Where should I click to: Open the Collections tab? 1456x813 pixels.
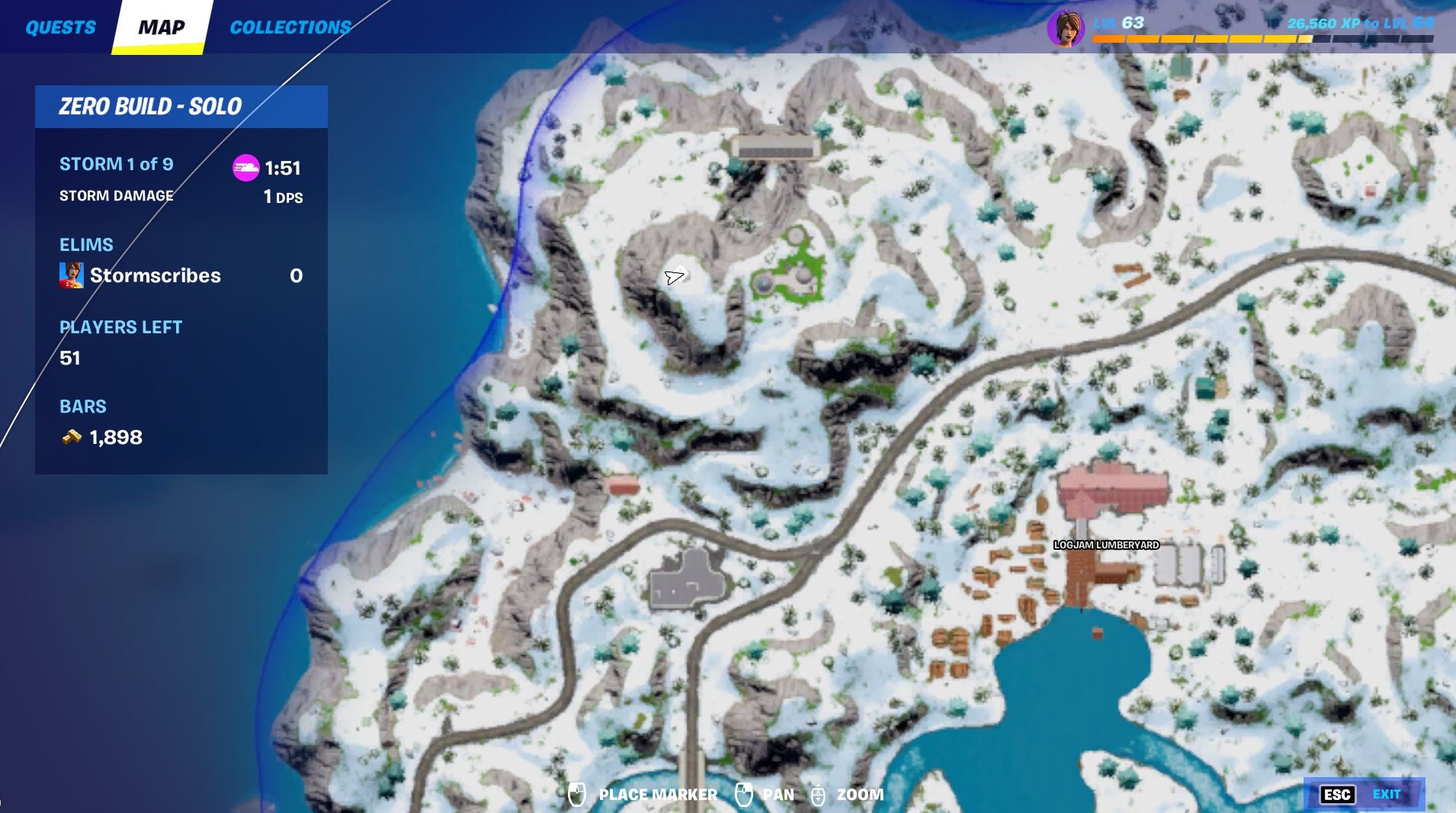[x=291, y=27]
